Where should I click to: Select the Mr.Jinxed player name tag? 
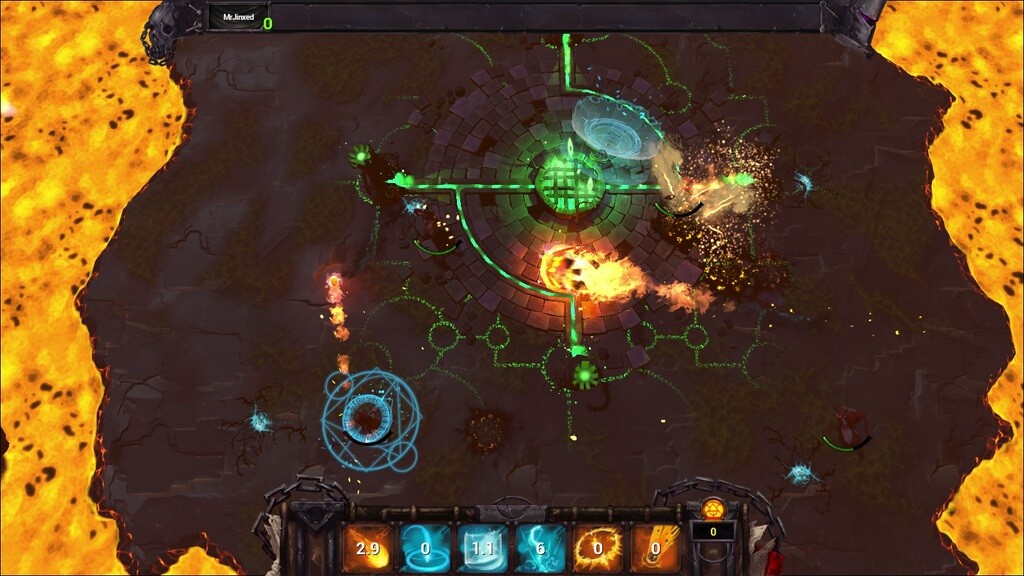pos(238,18)
